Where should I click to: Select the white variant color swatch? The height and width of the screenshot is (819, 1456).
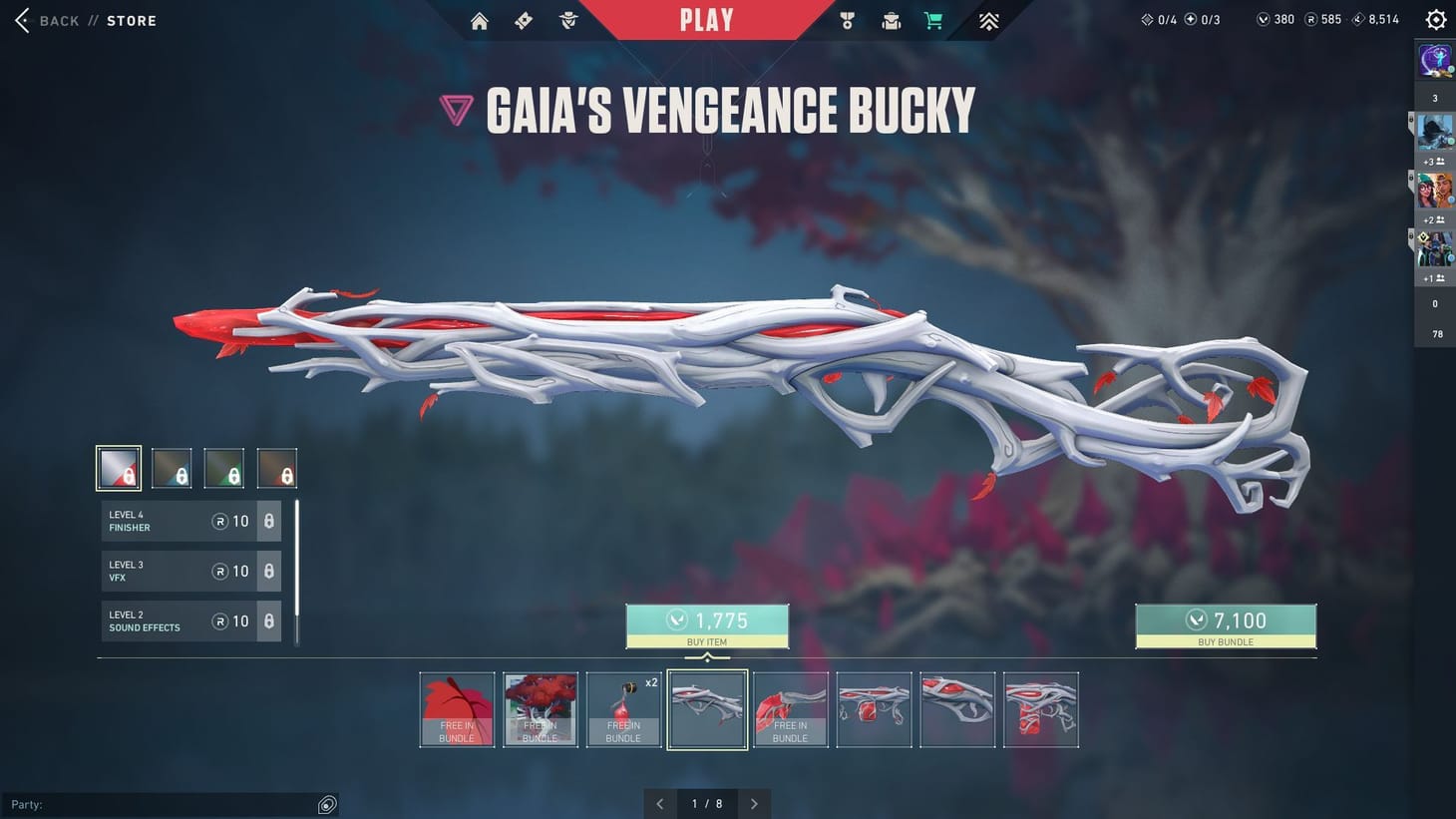pyautogui.click(x=118, y=467)
